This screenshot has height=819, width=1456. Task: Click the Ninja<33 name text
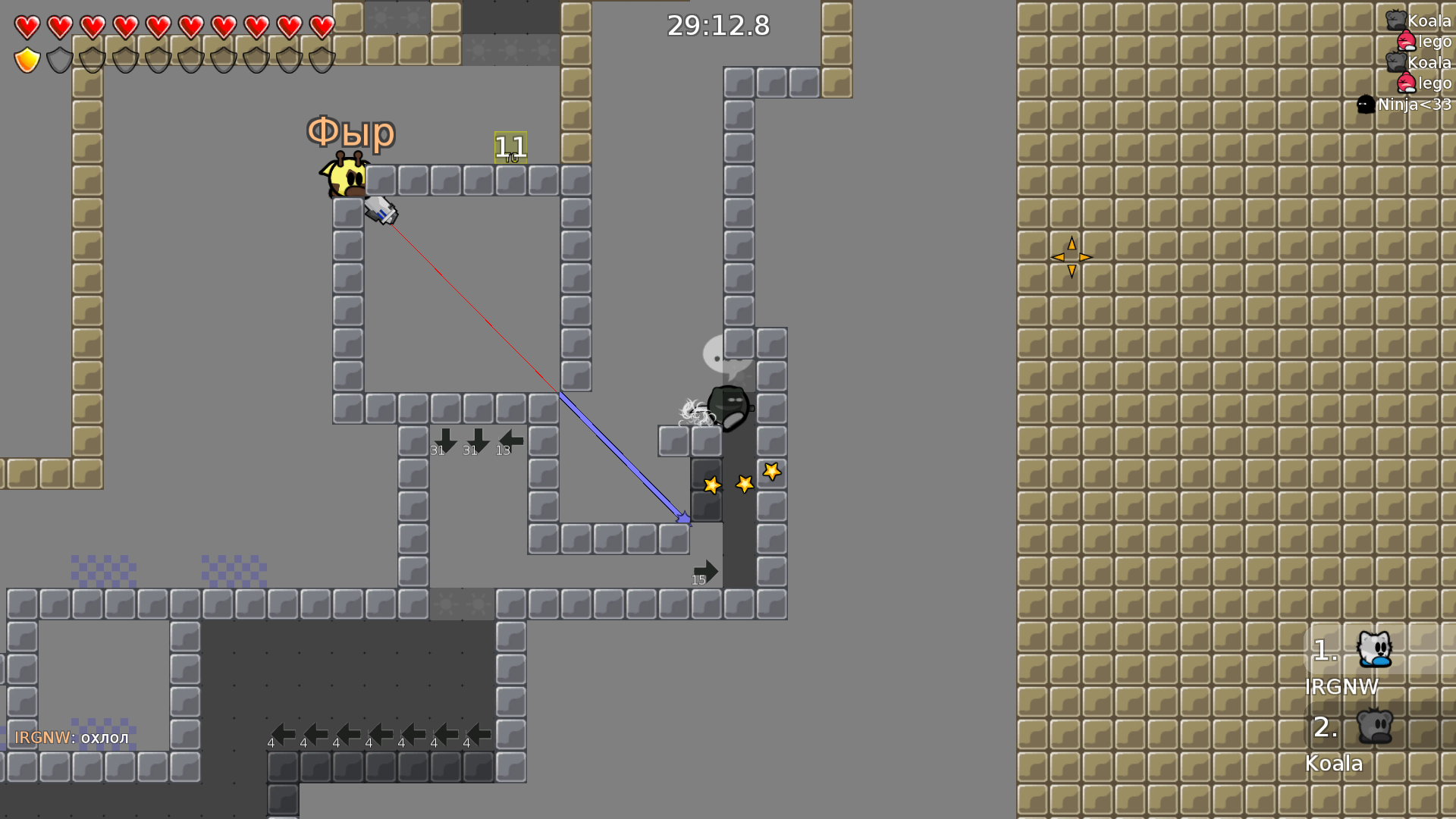[x=1415, y=105]
